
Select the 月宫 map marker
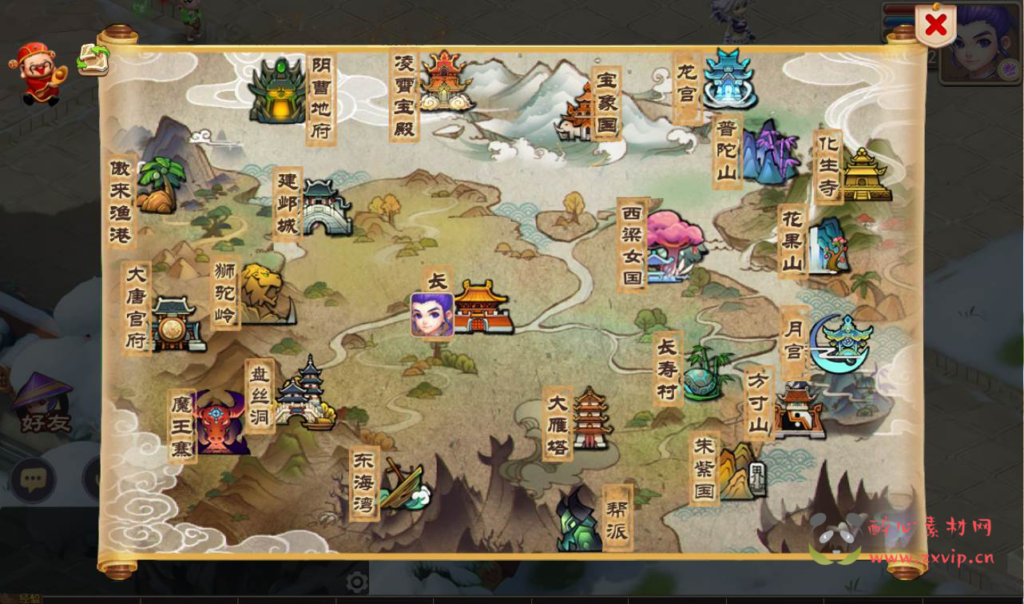[x=842, y=343]
